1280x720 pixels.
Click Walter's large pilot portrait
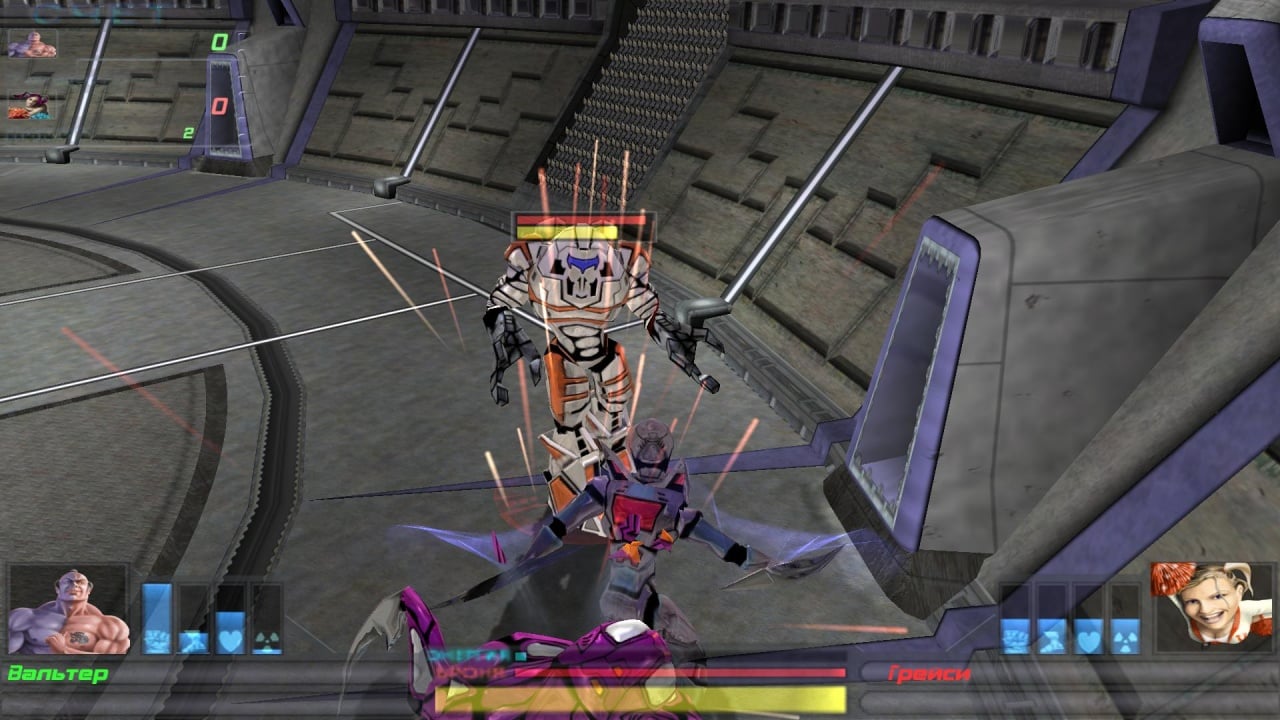(x=69, y=609)
